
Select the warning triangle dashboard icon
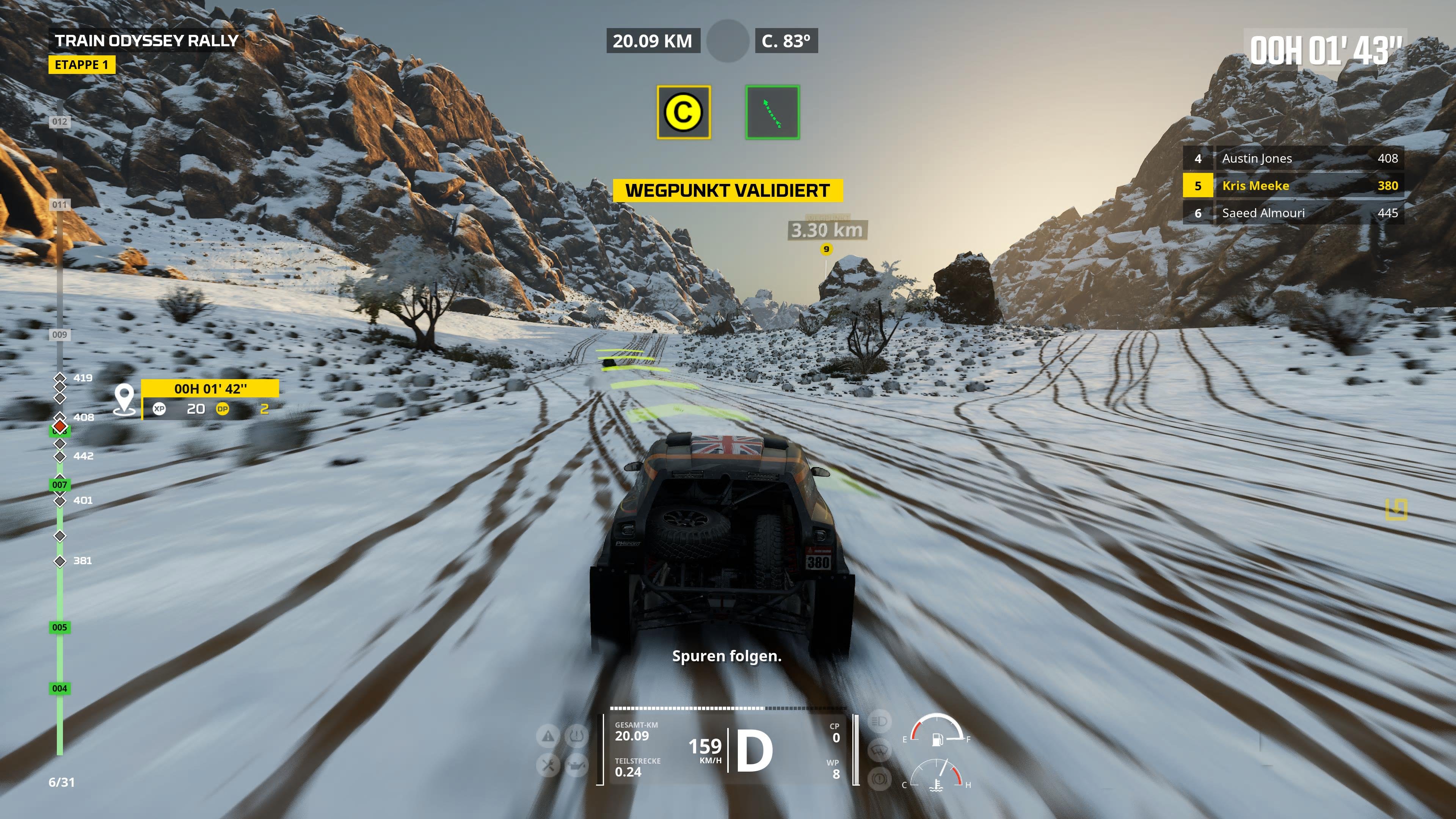pyautogui.click(x=547, y=736)
